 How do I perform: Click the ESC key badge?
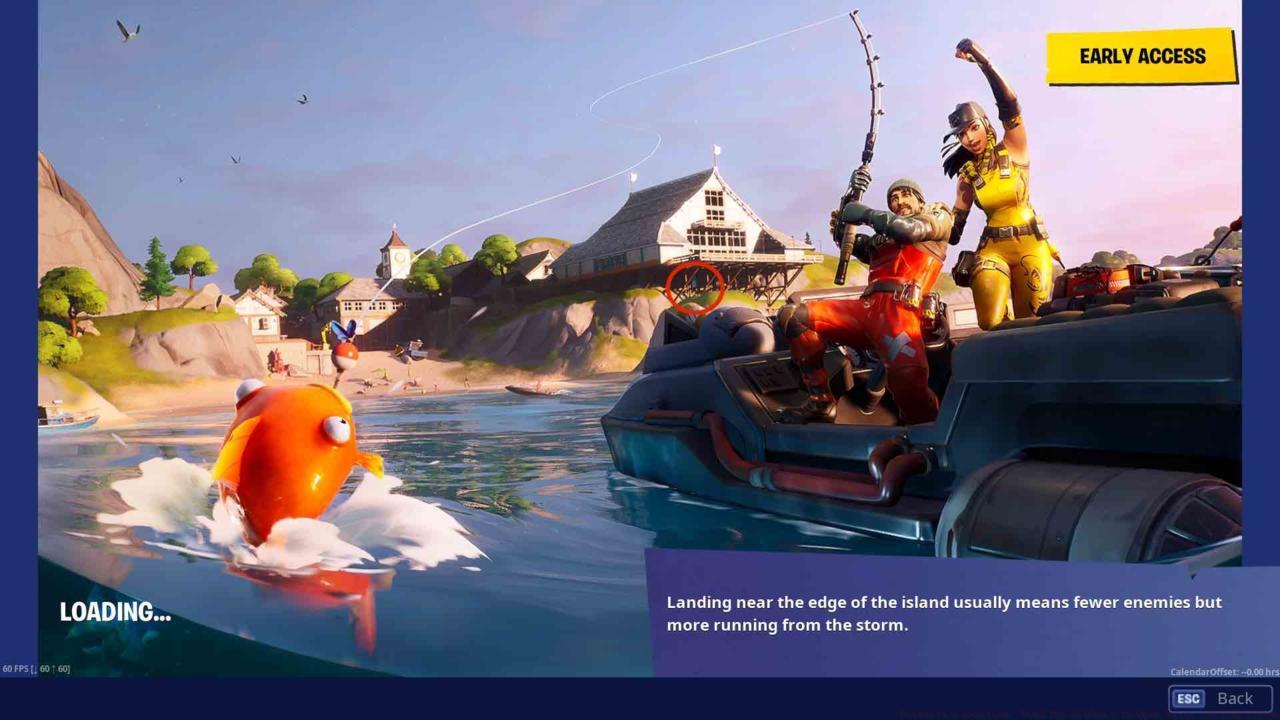pos(1187,698)
